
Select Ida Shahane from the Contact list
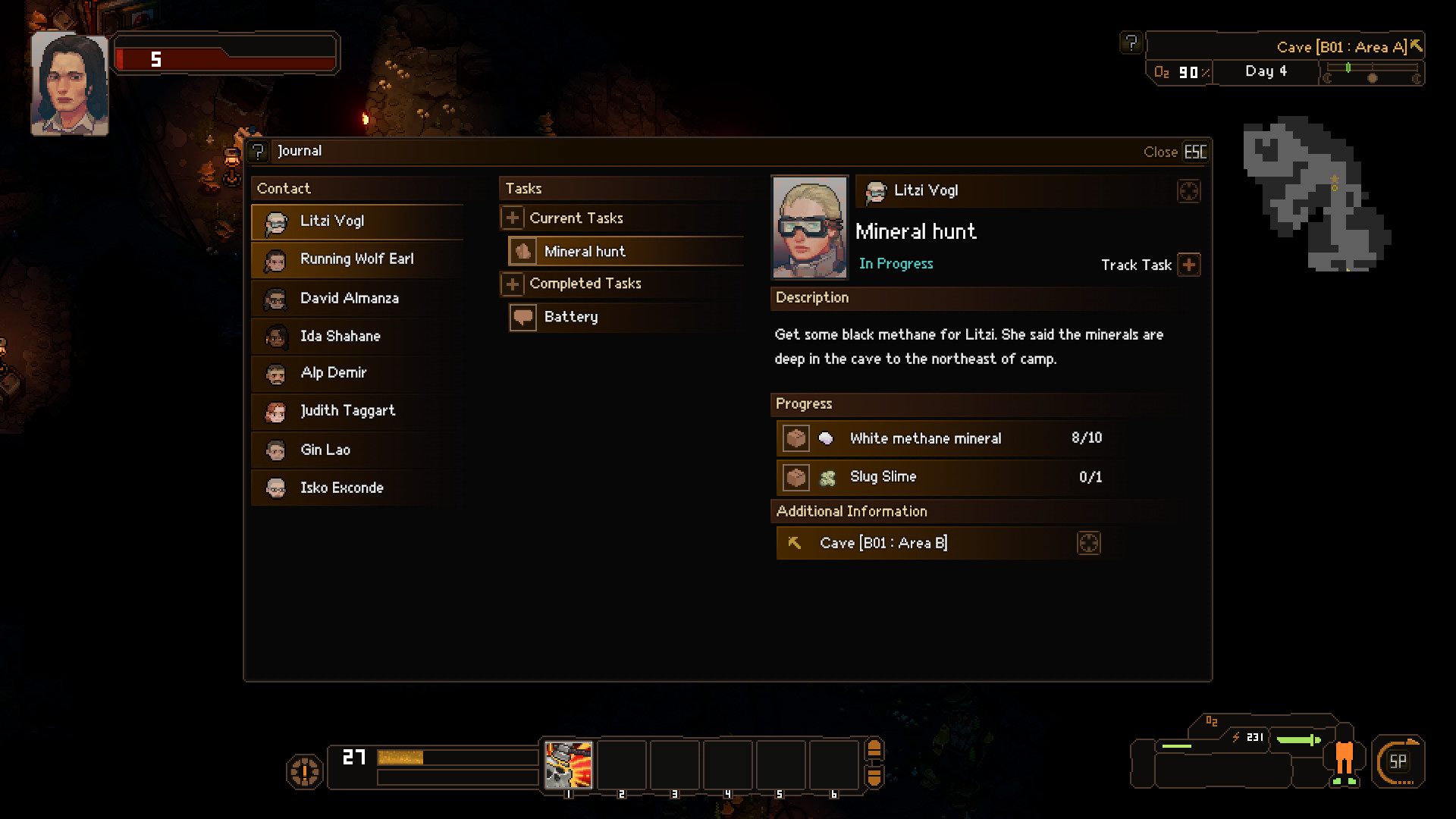[356, 336]
